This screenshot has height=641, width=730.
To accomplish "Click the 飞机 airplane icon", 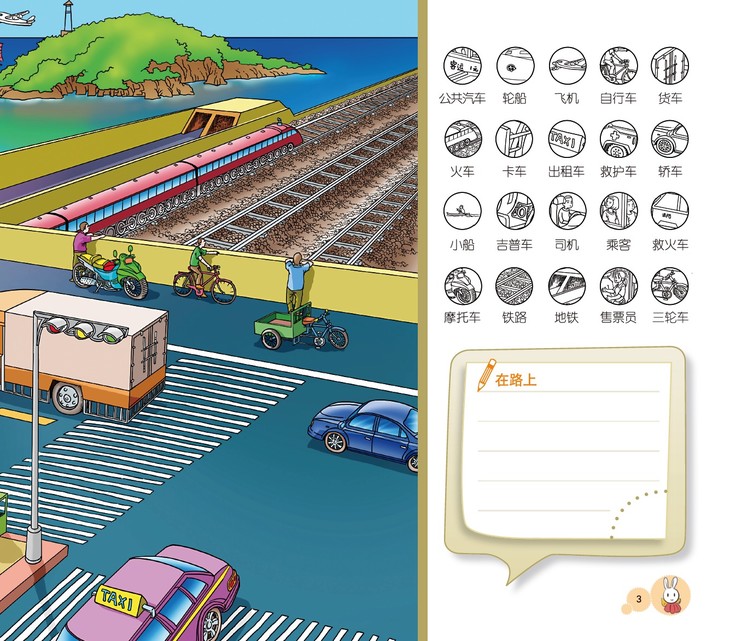I will click(x=567, y=65).
